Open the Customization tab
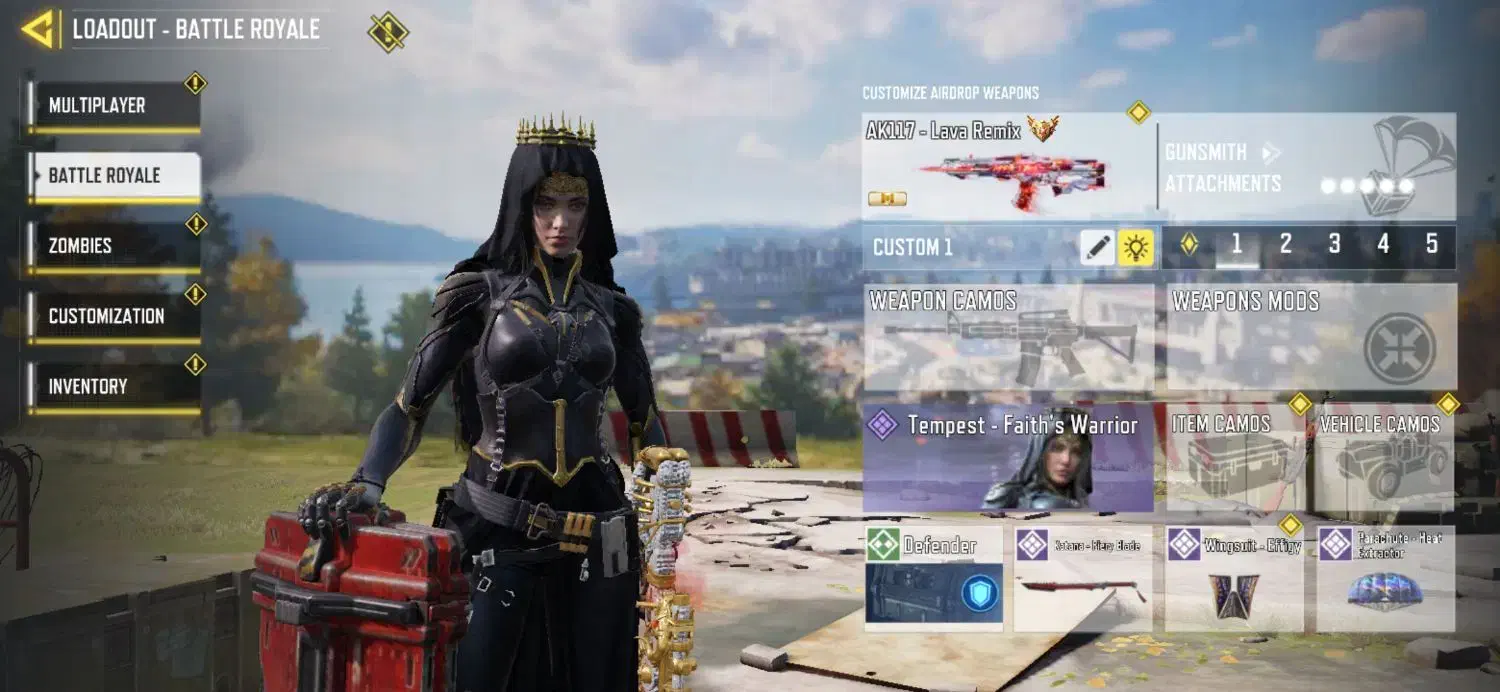This screenshot has width=1500, height=692. tap(113, 316)
